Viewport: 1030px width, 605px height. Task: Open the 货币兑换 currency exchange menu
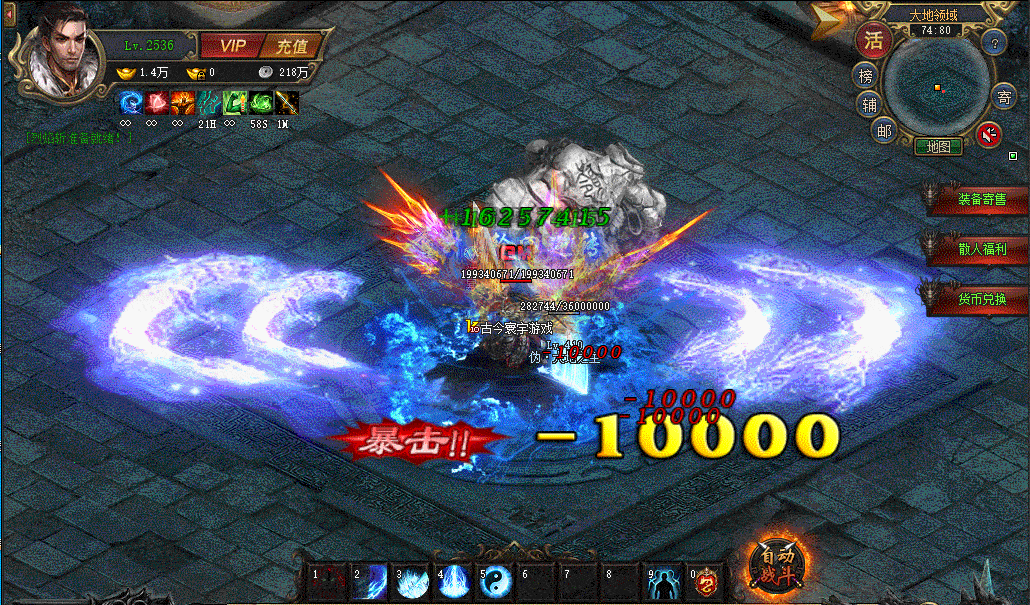click(x=980, y=299)
